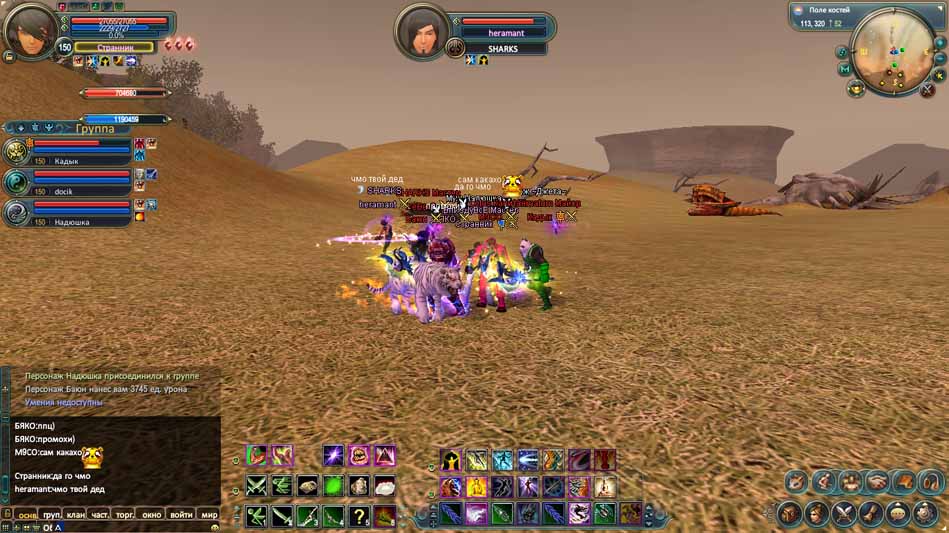This screenshot has width=949, height=533.
Task: Select the 'торг.' trade chat tab
Action: (125, 515)
